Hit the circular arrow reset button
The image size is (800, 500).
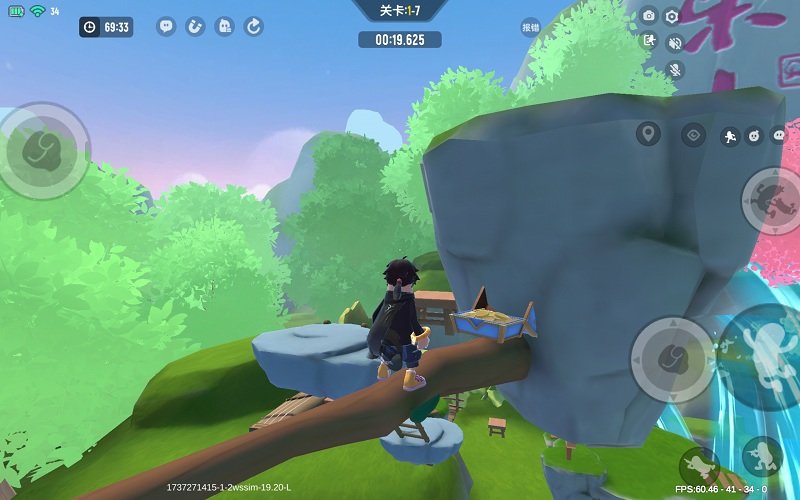coord(254,27)
